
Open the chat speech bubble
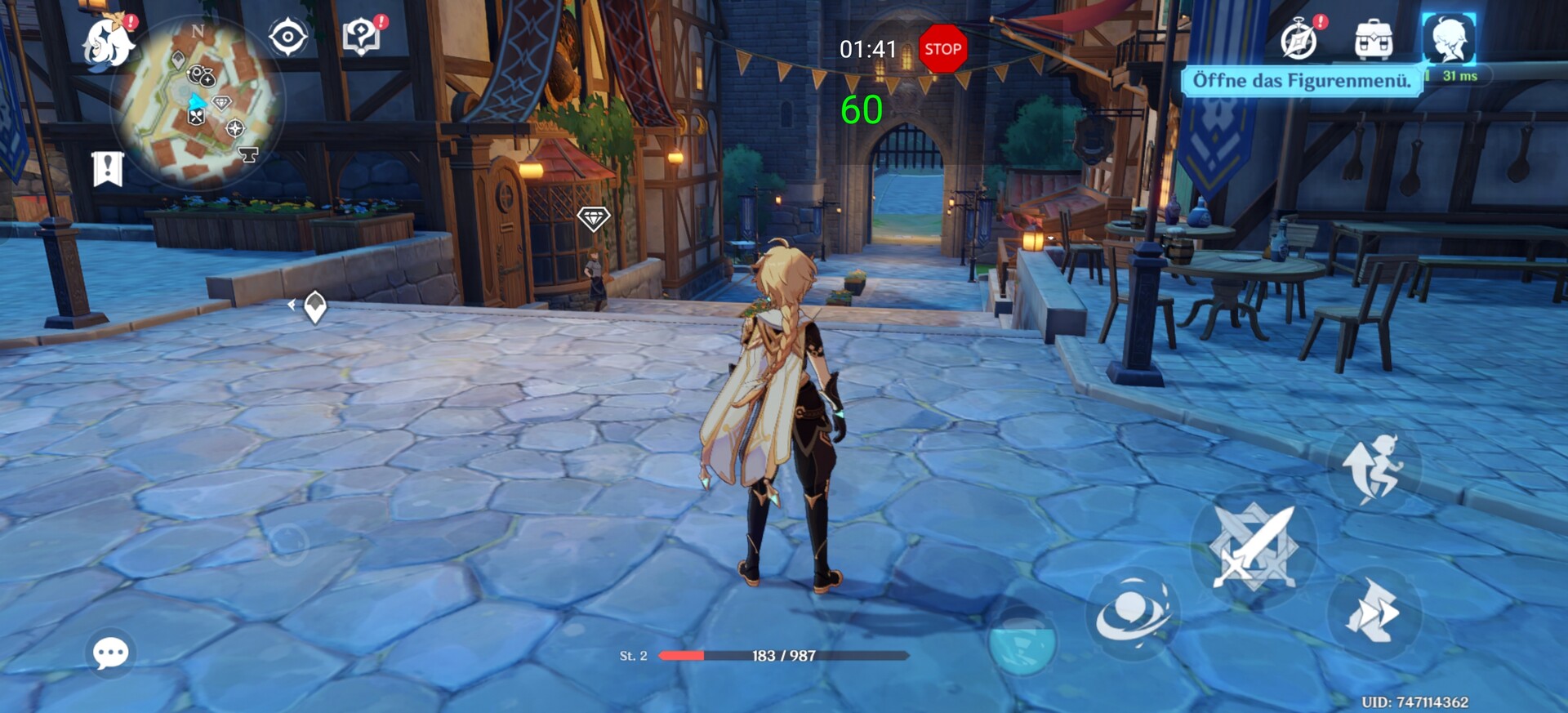coord(110,653)
